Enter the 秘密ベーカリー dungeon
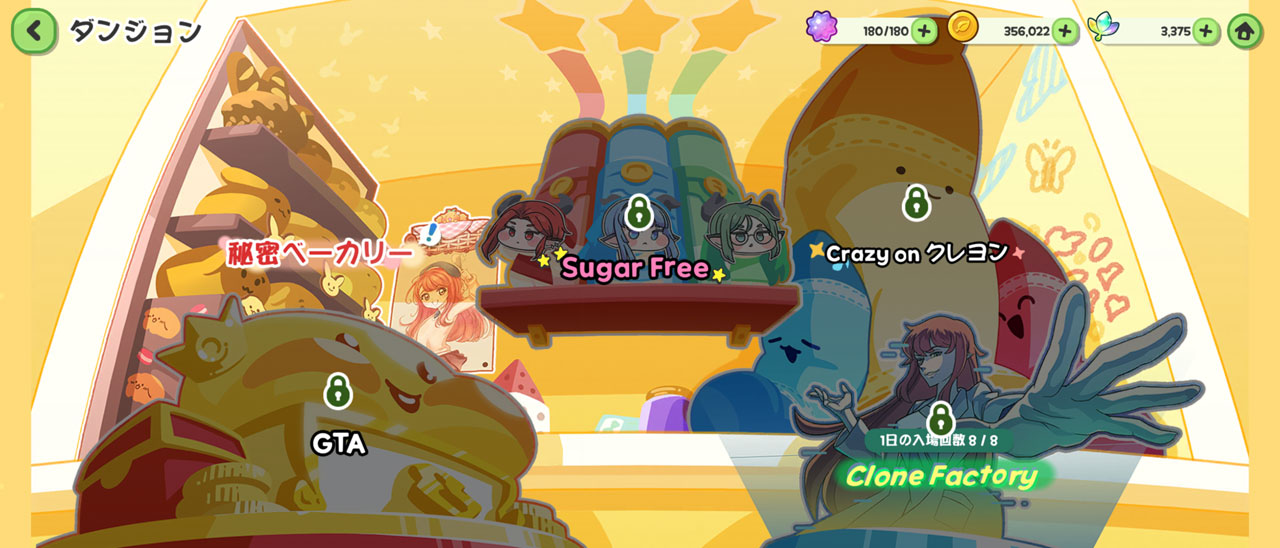 320,253
